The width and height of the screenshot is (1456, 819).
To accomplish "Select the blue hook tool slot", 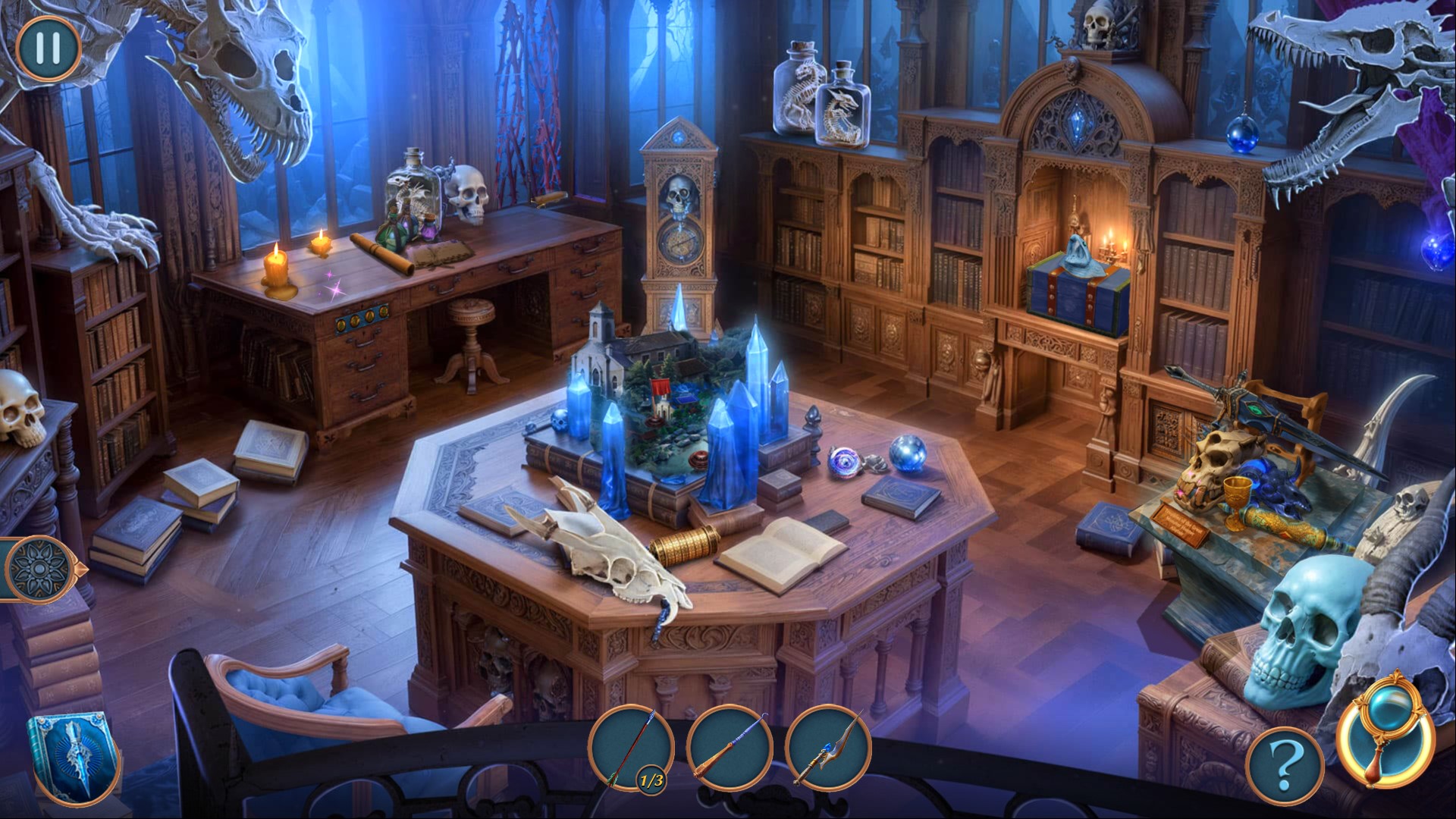I will pyautogui.click(x=730, y=748).
